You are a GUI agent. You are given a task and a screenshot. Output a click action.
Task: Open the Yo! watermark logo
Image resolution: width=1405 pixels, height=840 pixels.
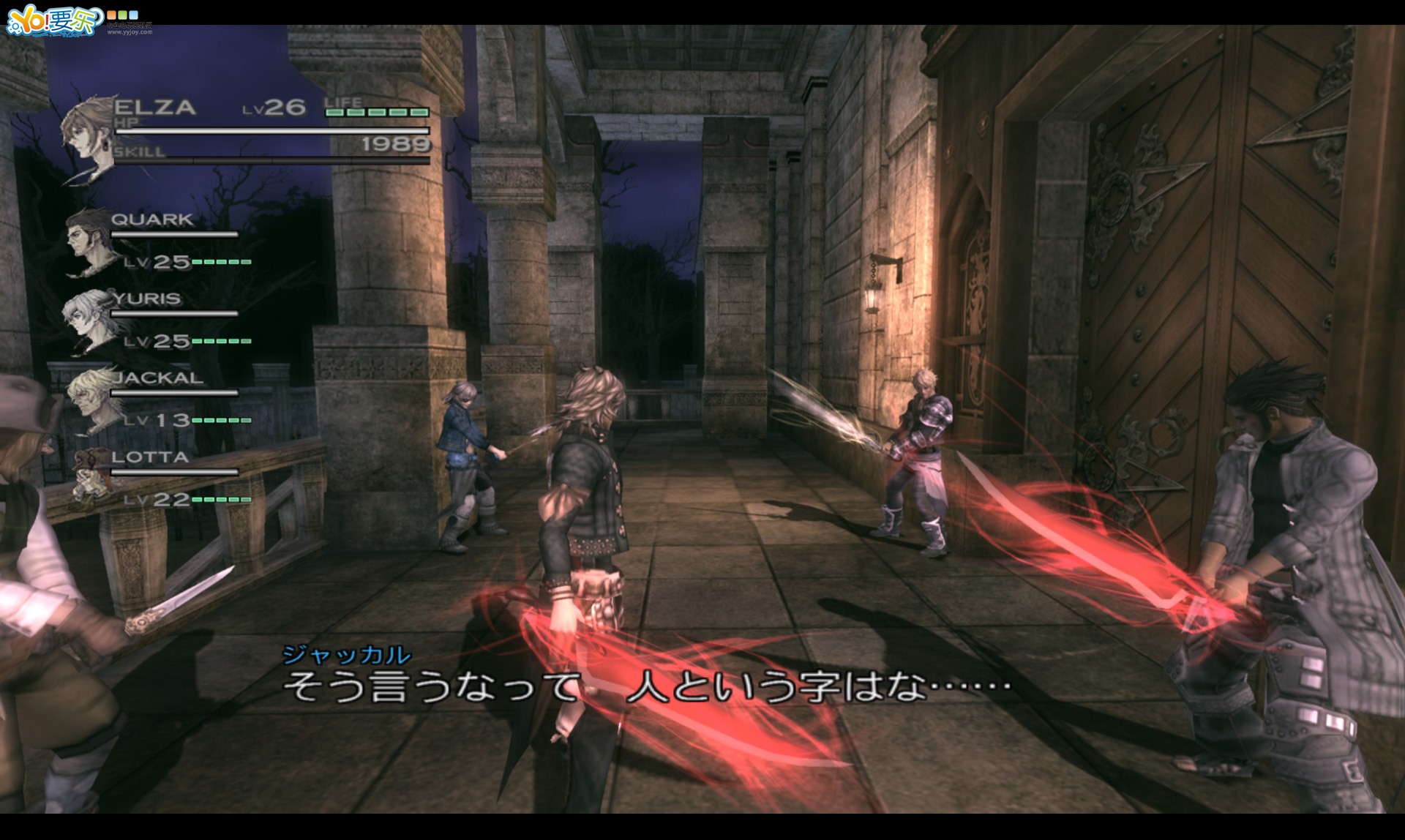pyautogui.click(x=54, y=21)
